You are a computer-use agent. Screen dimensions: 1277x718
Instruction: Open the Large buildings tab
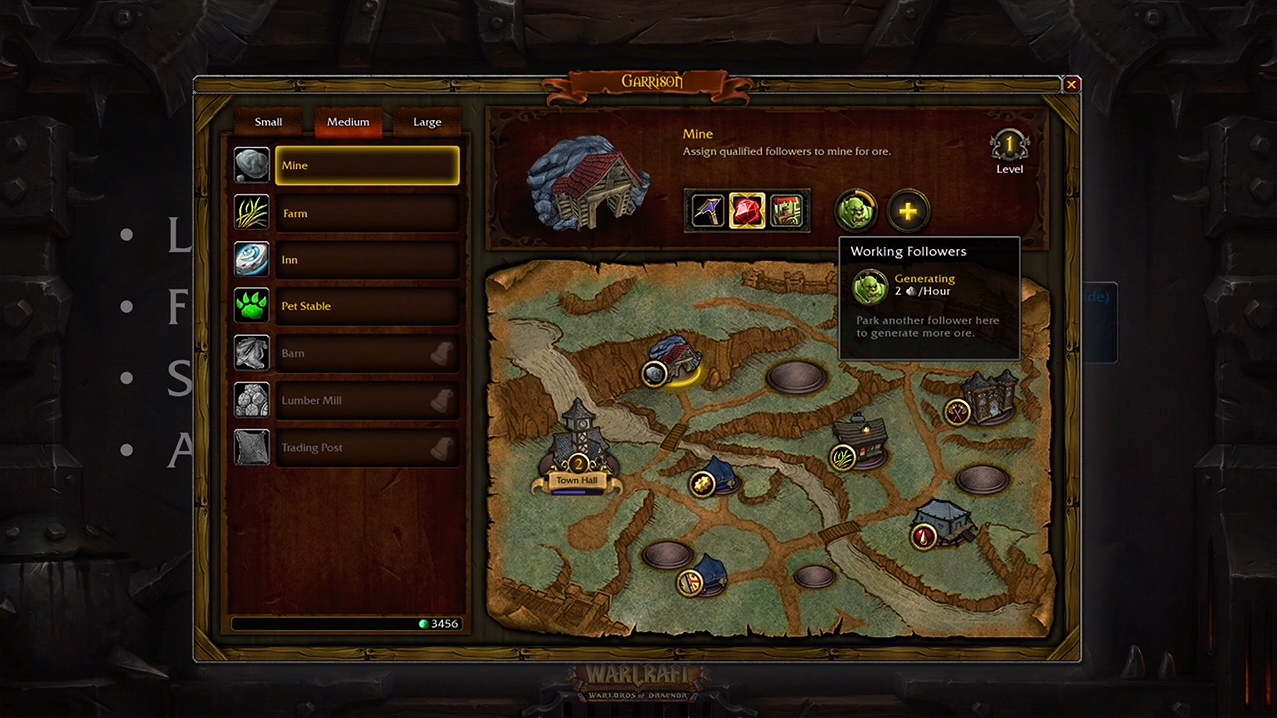pos(427,122)
